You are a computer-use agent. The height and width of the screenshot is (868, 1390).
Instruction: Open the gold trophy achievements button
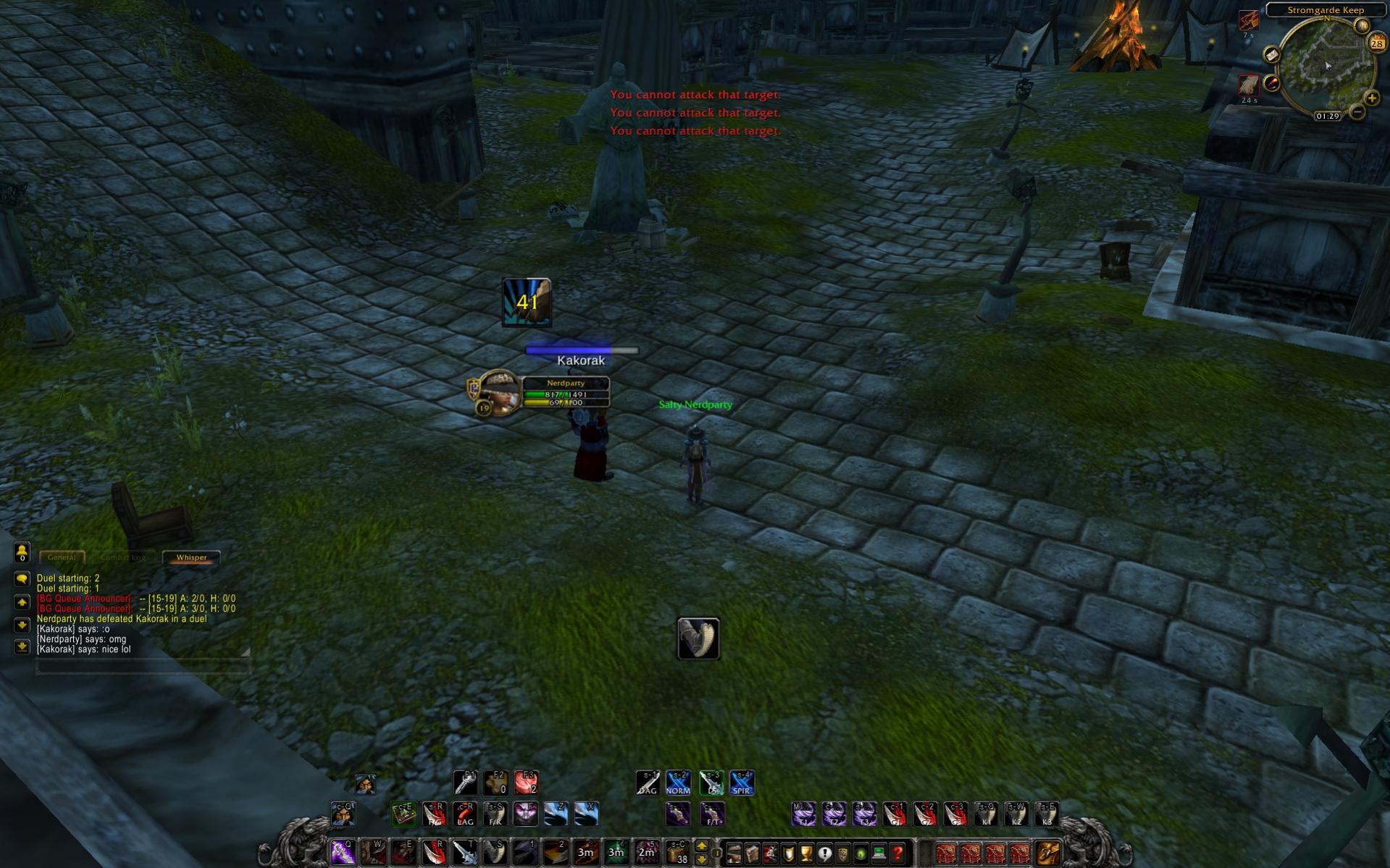click(x=806, y=854)
